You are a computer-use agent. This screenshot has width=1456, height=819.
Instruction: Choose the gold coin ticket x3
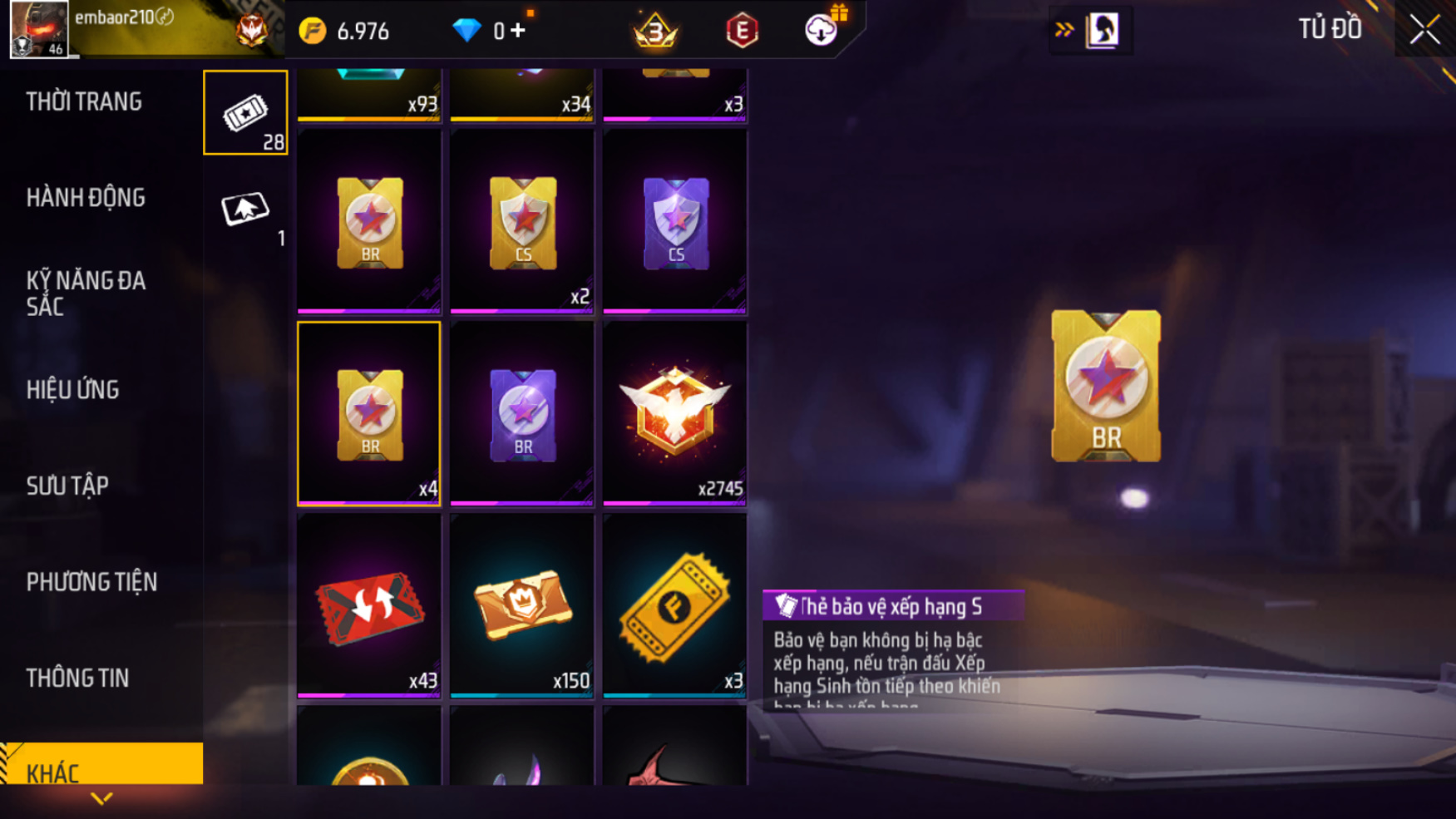(x=675, y=606)
